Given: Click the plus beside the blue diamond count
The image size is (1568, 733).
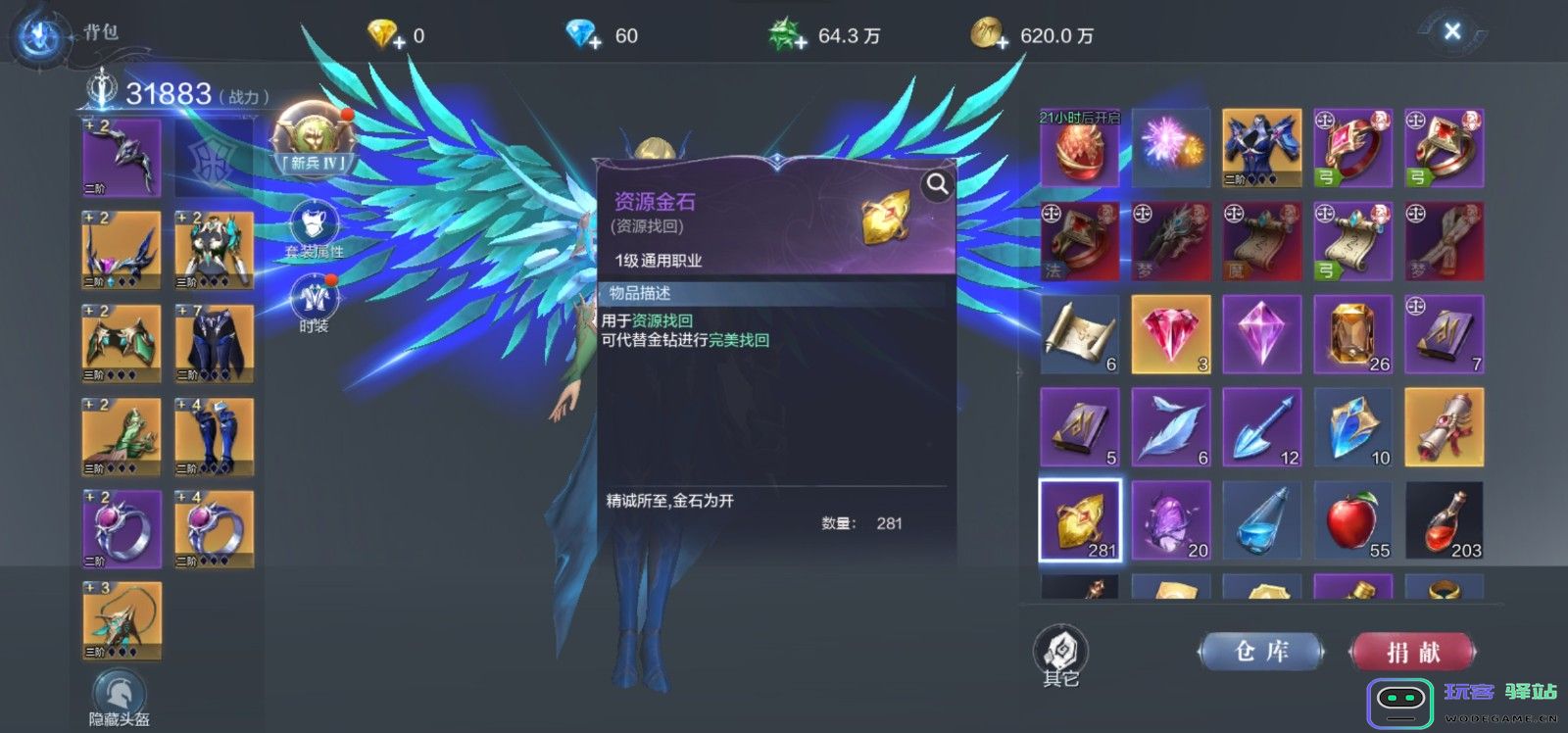Looking at the screenshot, I should [x=596, y=42].
